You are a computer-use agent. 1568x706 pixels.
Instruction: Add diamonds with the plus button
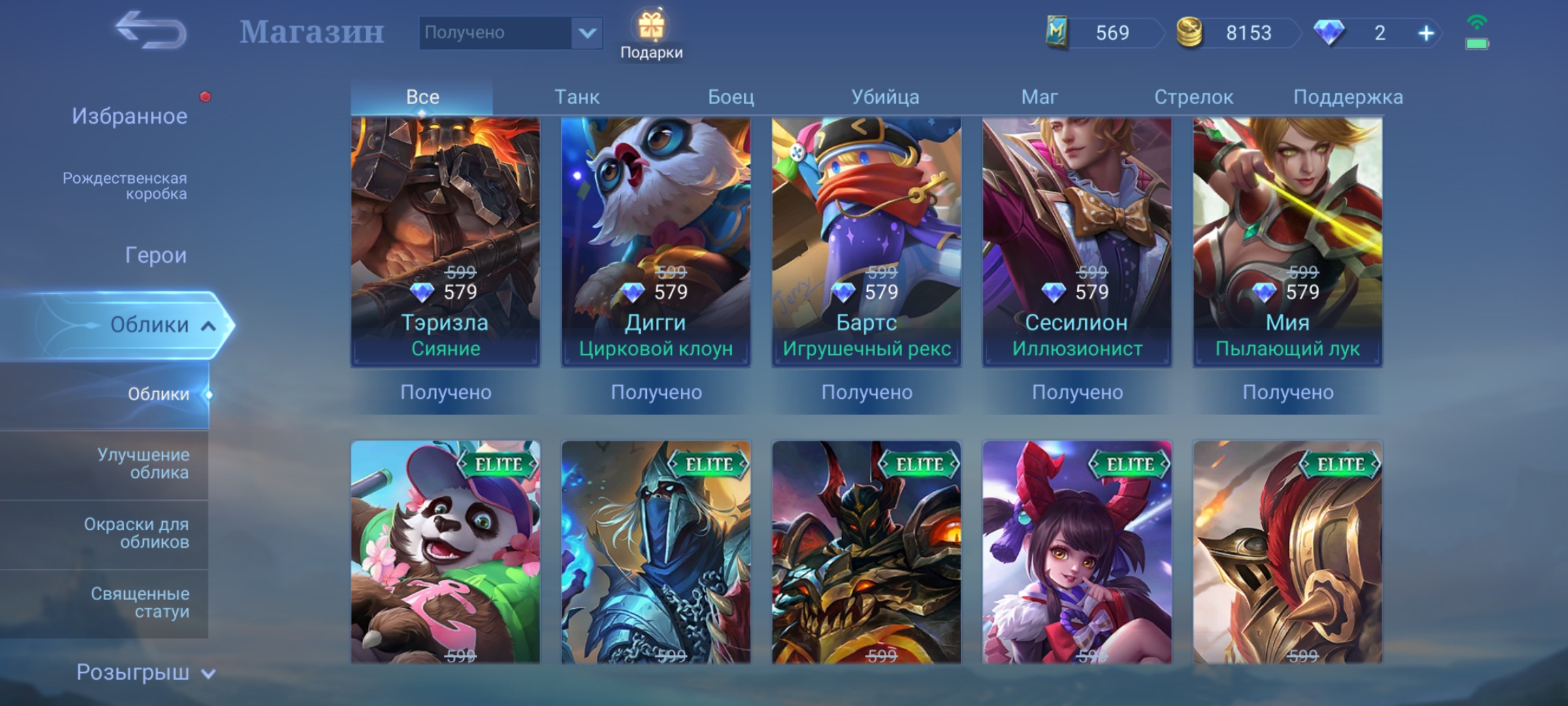point(1426,33)
